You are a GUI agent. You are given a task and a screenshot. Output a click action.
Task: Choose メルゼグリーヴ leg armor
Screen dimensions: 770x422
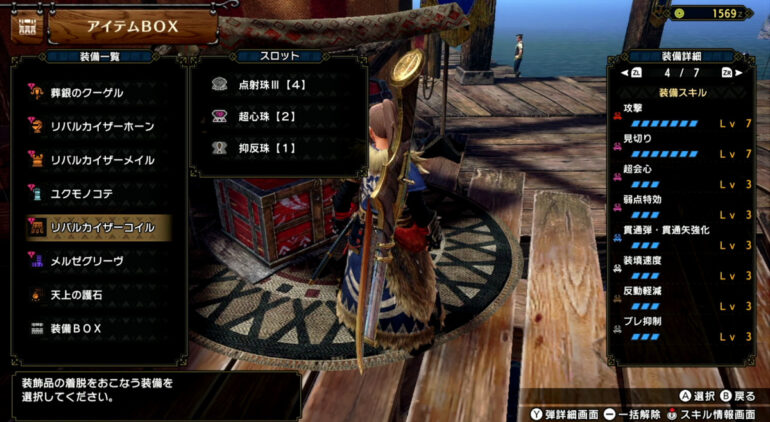(92, 260)
